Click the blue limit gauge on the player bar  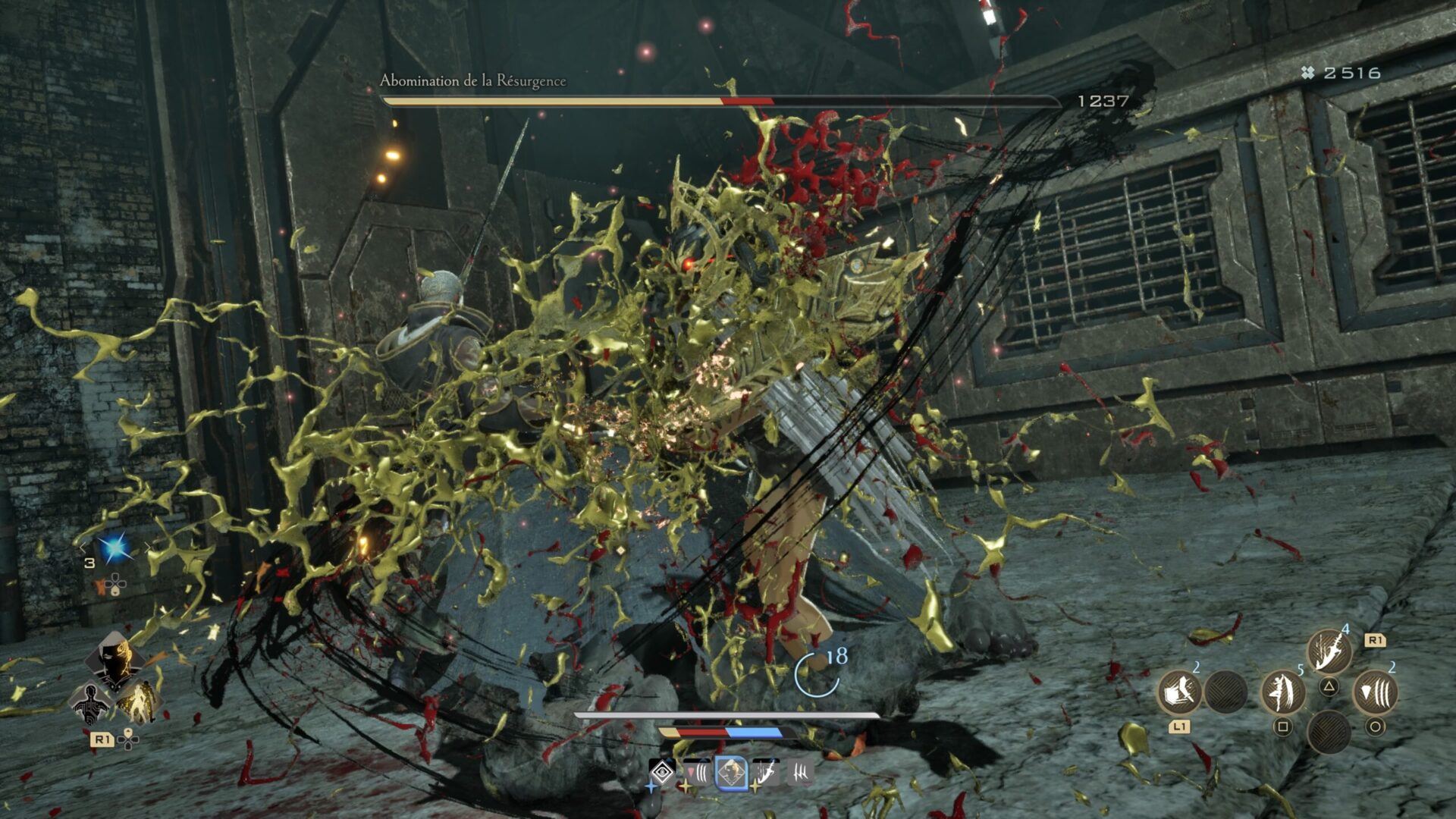click(x=752, y=734)
